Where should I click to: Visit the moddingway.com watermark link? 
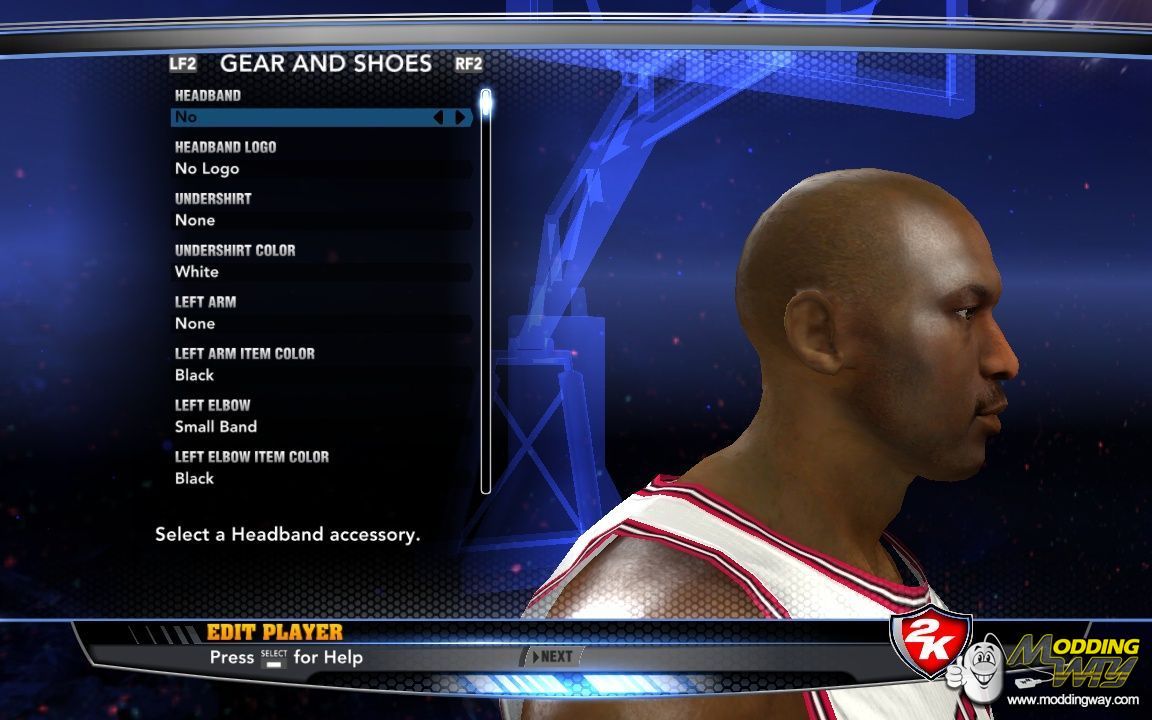pyautogui.click(x=1072, y=700)
